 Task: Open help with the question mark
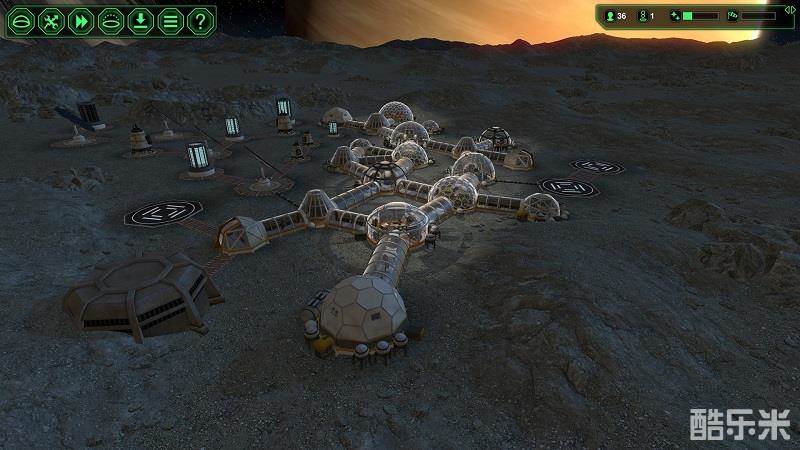[200, 20]
